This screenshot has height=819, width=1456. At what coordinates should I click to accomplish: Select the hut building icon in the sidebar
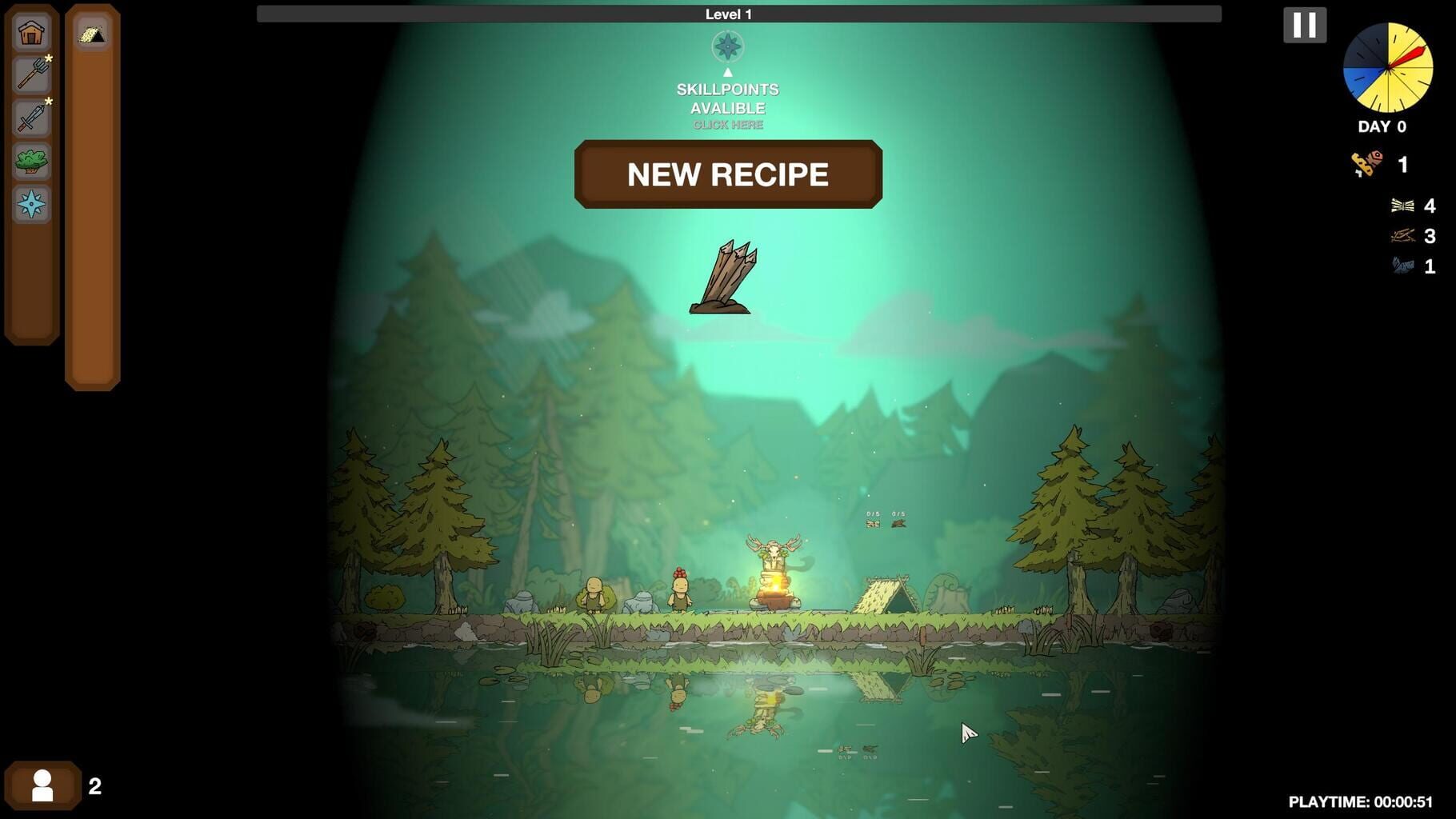30,31
